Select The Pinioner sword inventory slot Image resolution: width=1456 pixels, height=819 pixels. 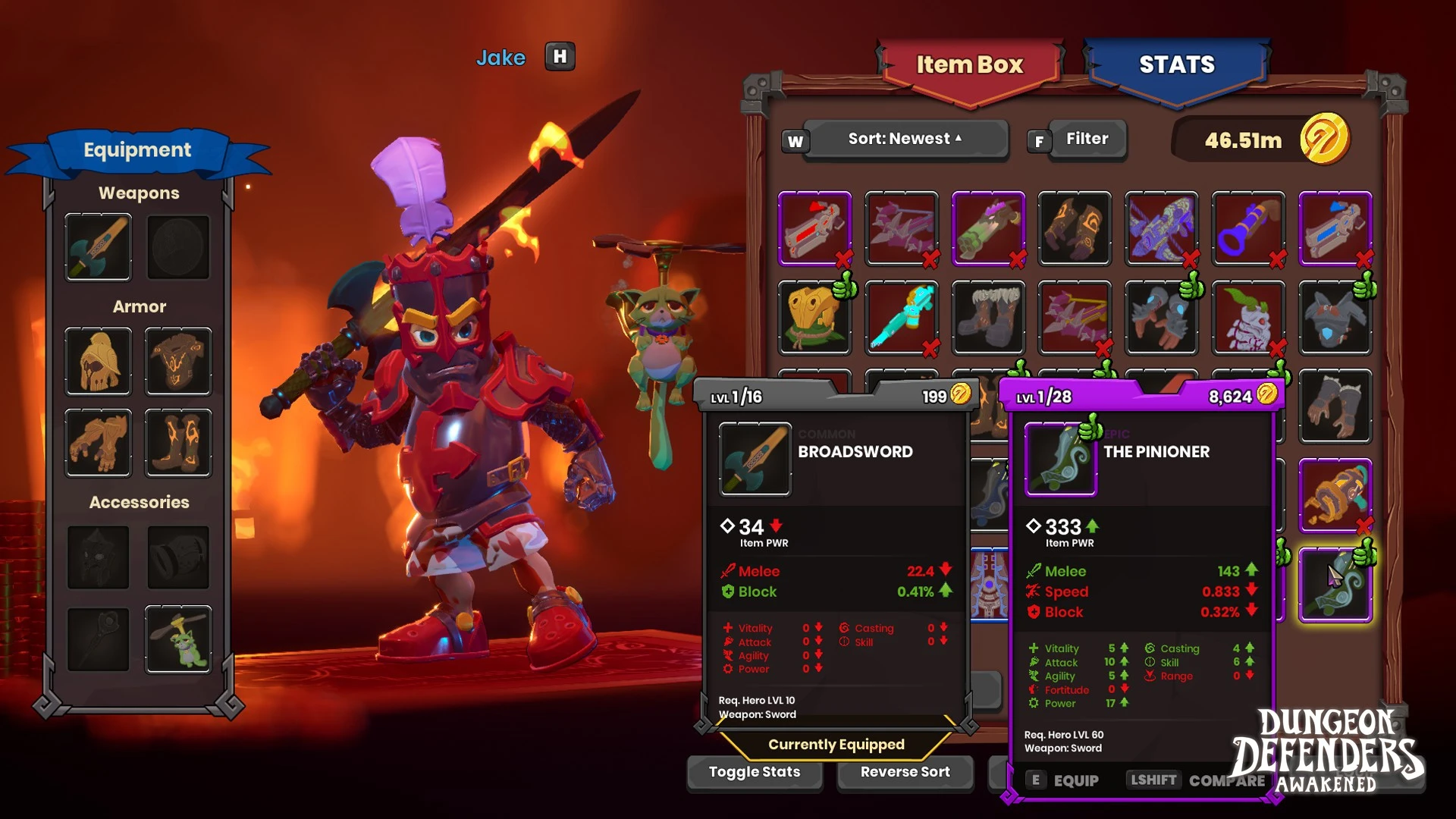pyautogui.click(x=1335, y=585)
